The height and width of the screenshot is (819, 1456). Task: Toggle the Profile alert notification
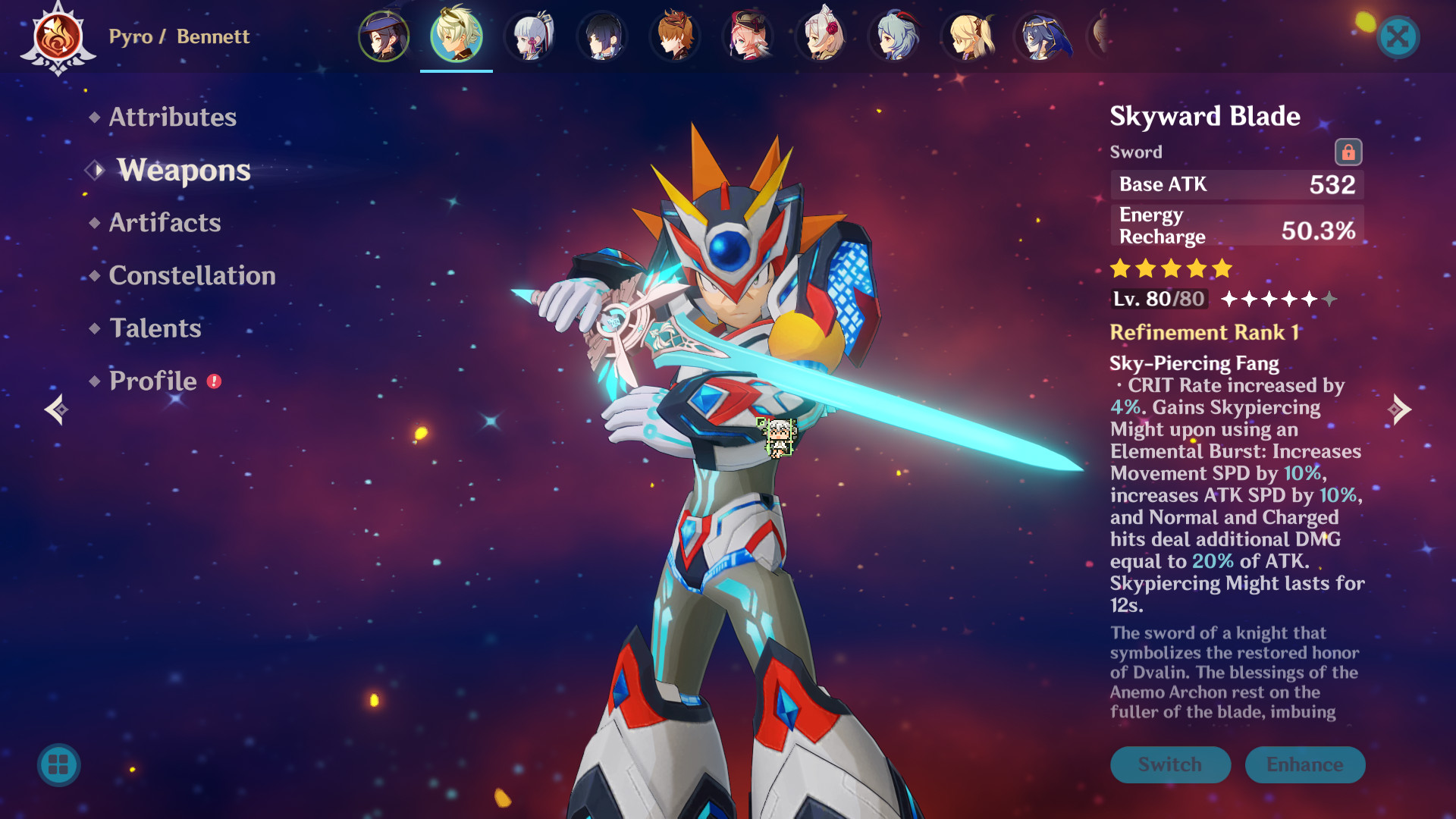point(215,383)
